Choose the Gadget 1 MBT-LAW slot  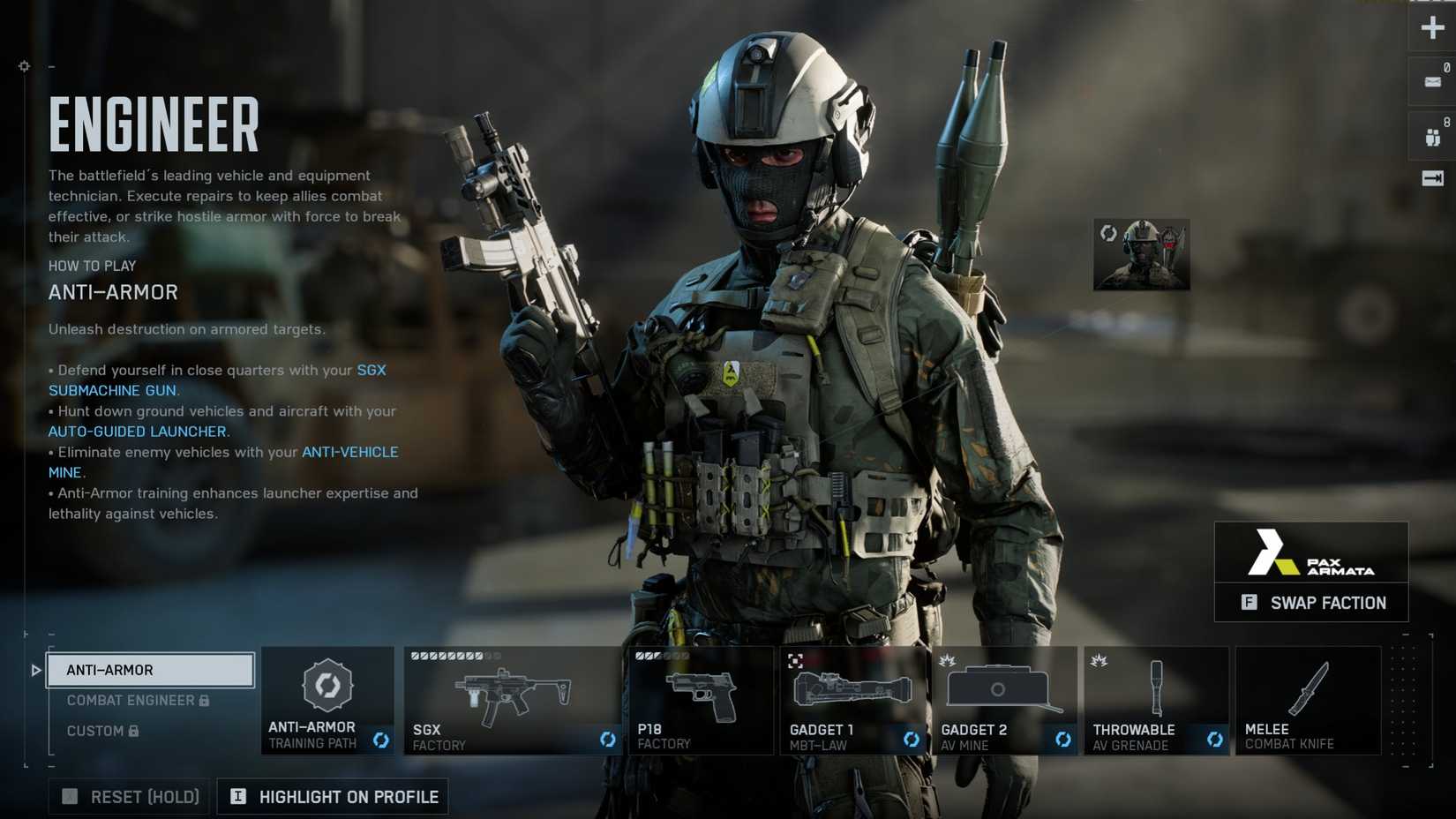(x=852, y=700)
